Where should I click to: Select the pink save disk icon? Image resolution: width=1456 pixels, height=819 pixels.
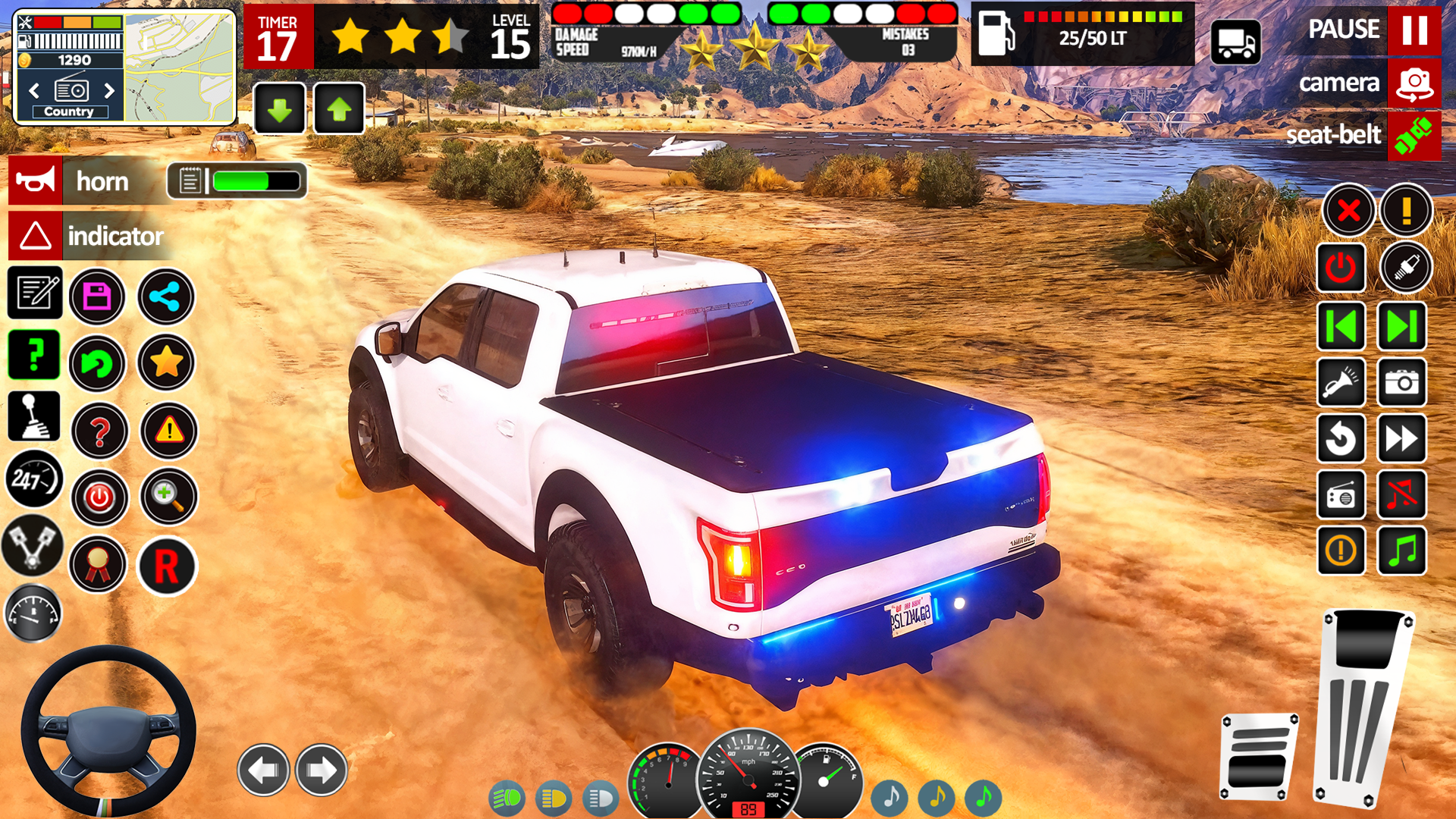point(97,297)
